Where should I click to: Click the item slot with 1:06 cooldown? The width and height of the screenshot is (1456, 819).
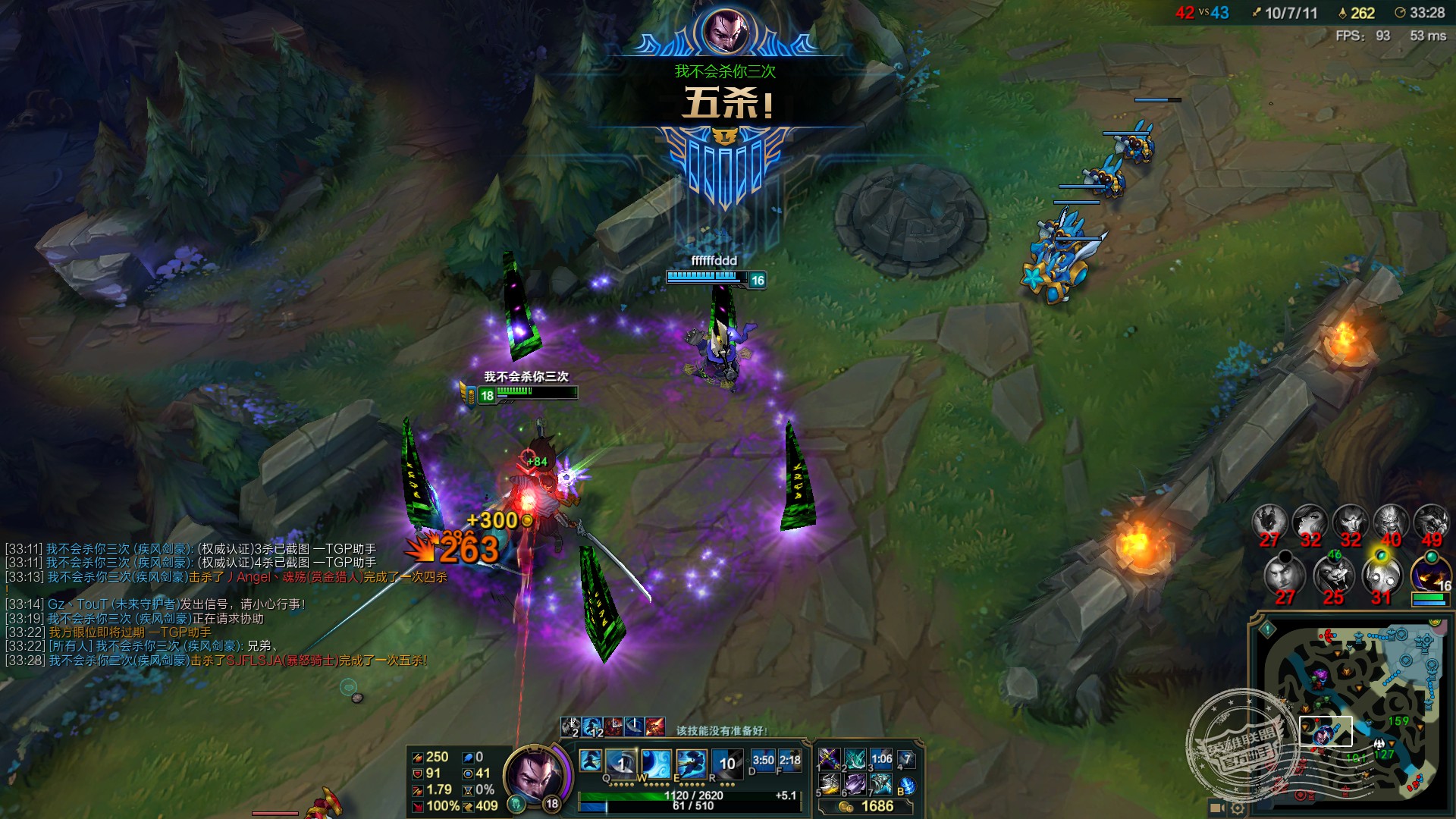click(x=881, y=758)
